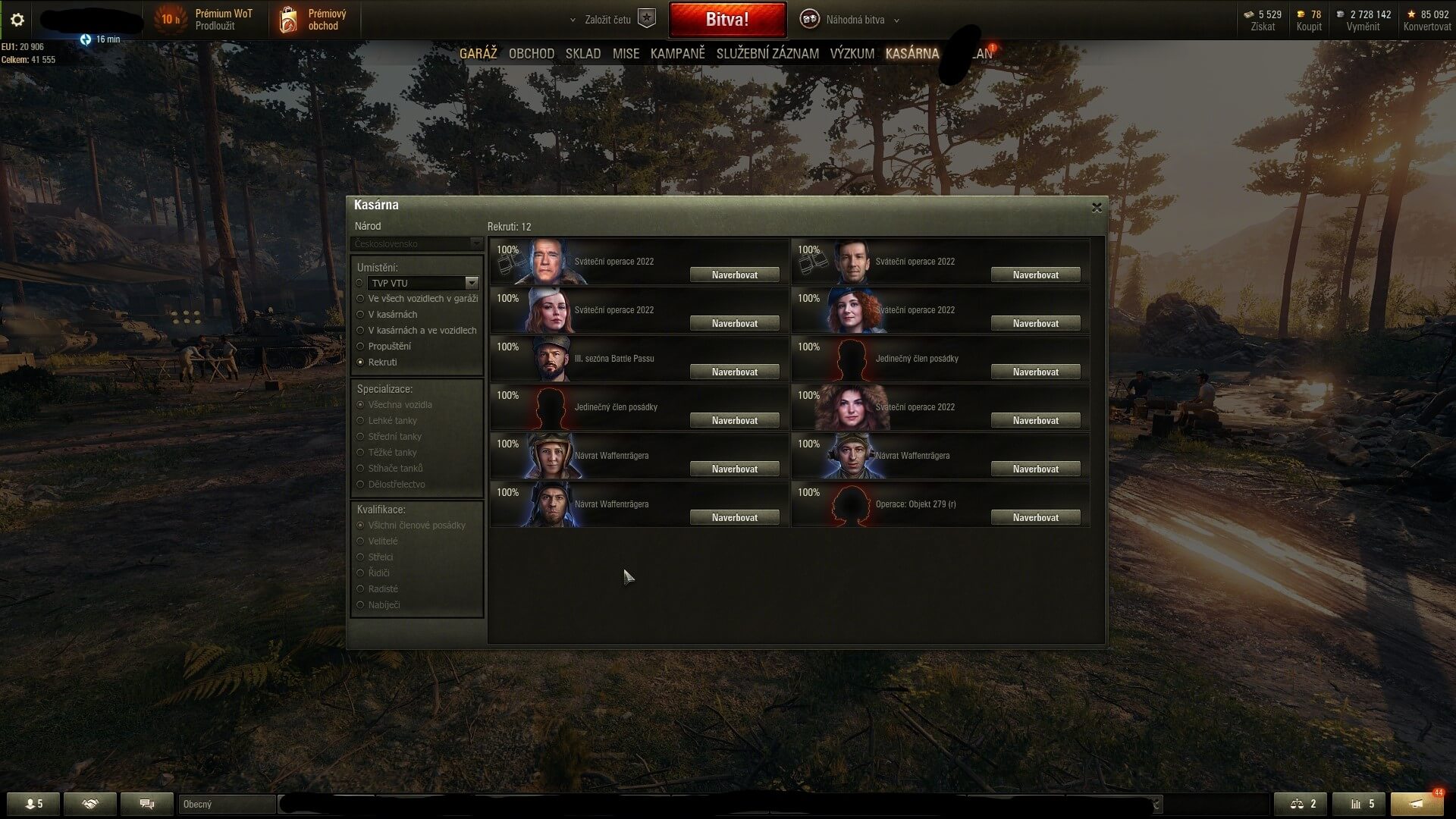Open the Mise tab
The image size is (1456, 819).
pos(626,54)
